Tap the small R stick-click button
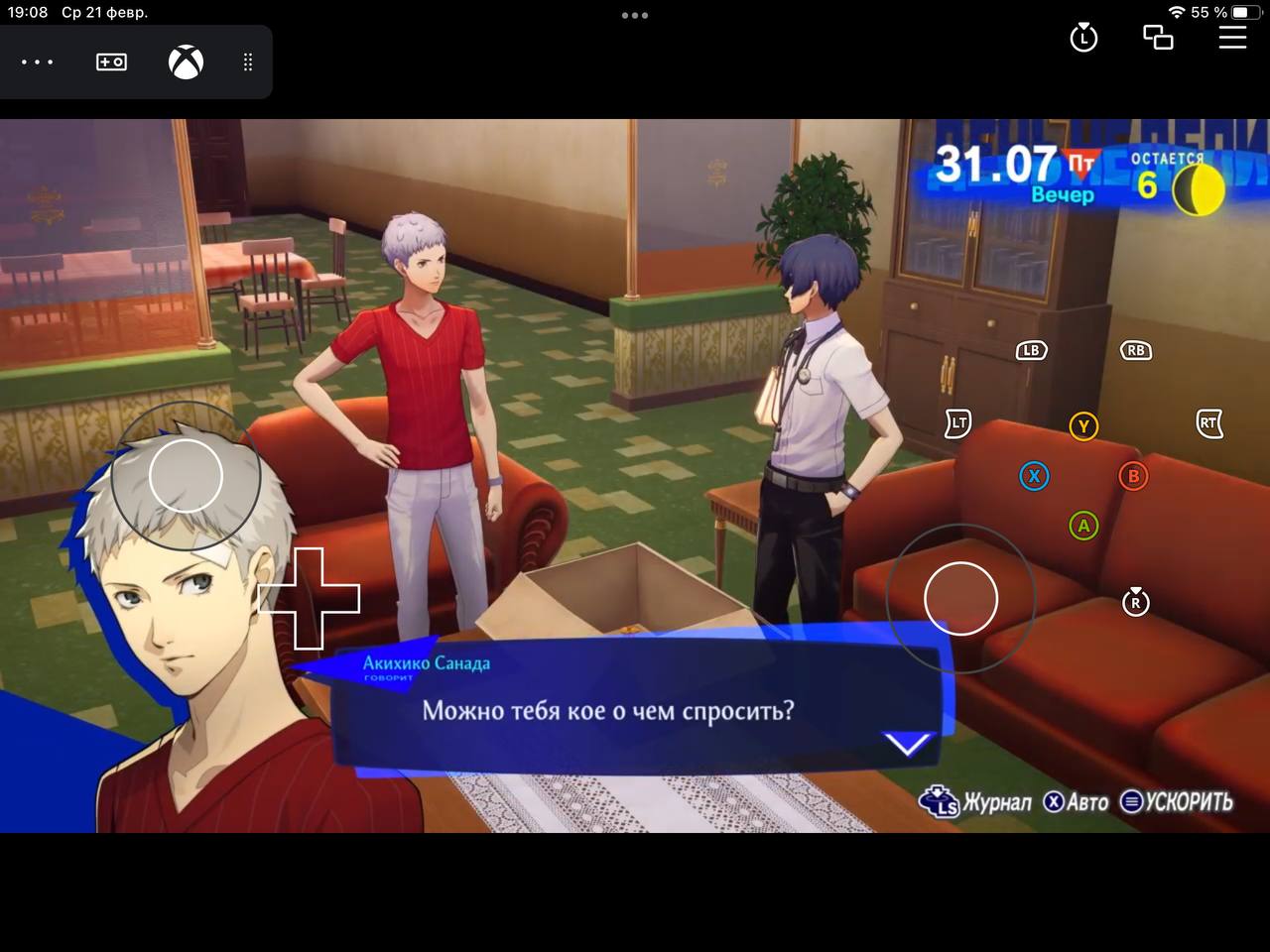1270x952 pixels. click(x=1135, y=602)
